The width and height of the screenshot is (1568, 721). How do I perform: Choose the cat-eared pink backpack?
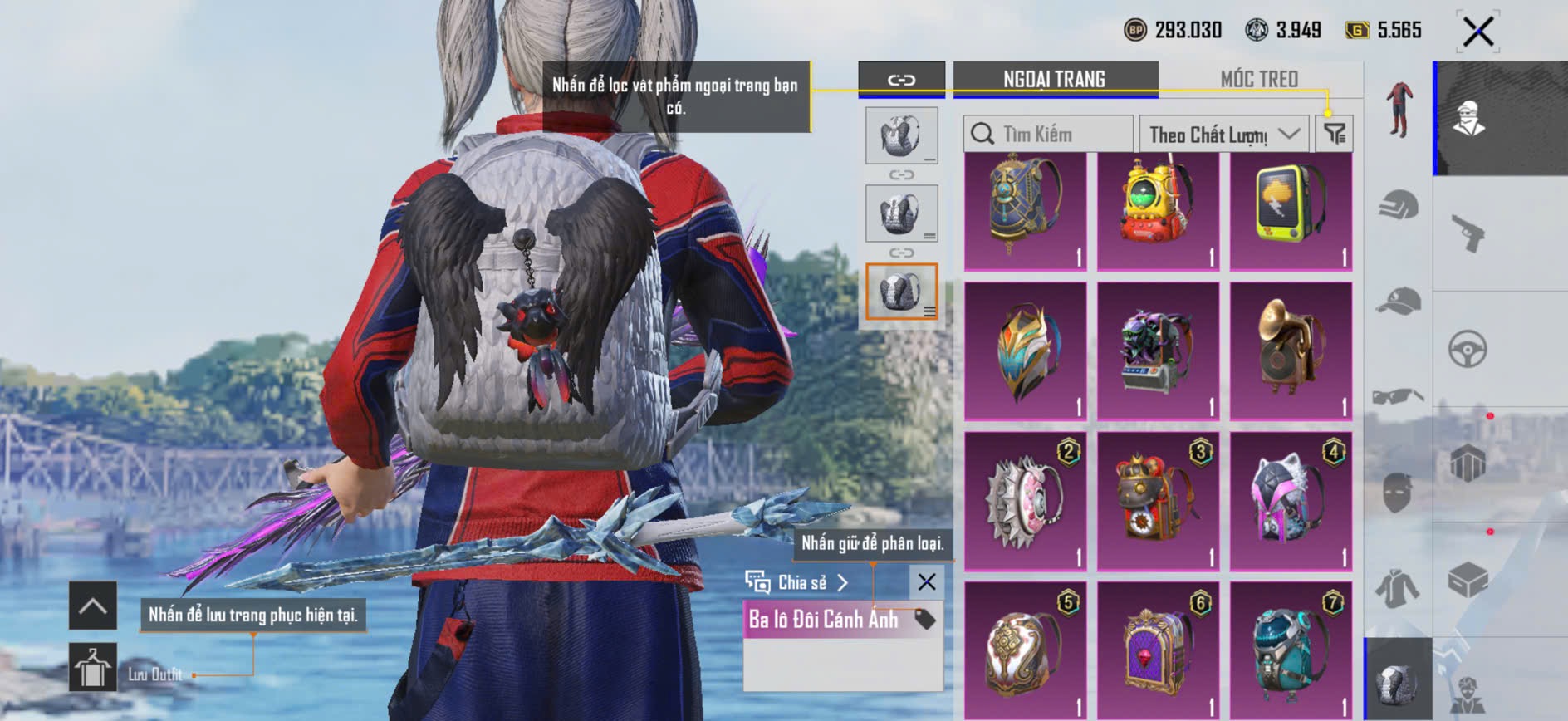pyautogui.click(x=1291, y=500)
